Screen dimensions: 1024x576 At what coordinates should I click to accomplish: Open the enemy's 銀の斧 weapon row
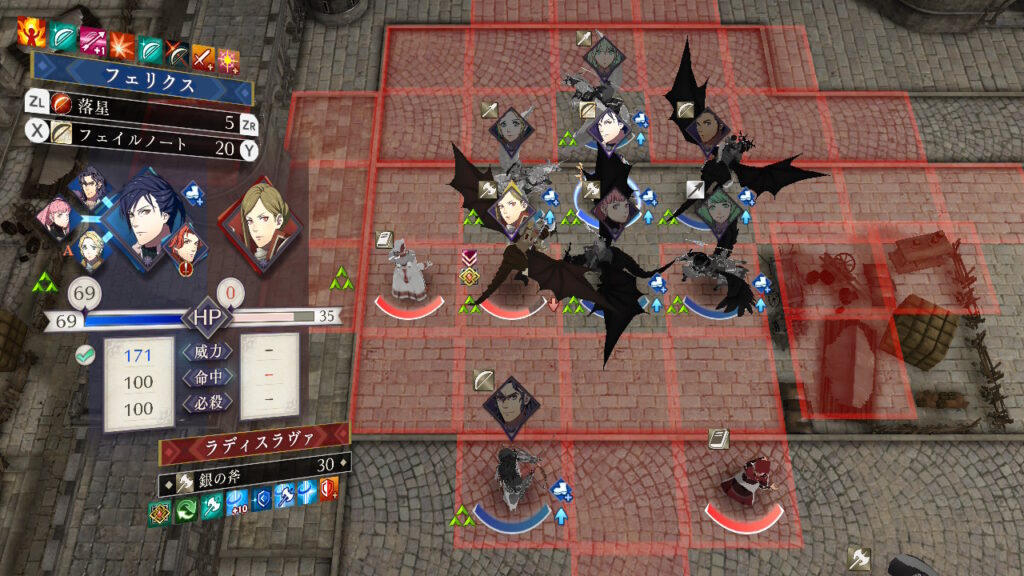[x=254, y=464]
